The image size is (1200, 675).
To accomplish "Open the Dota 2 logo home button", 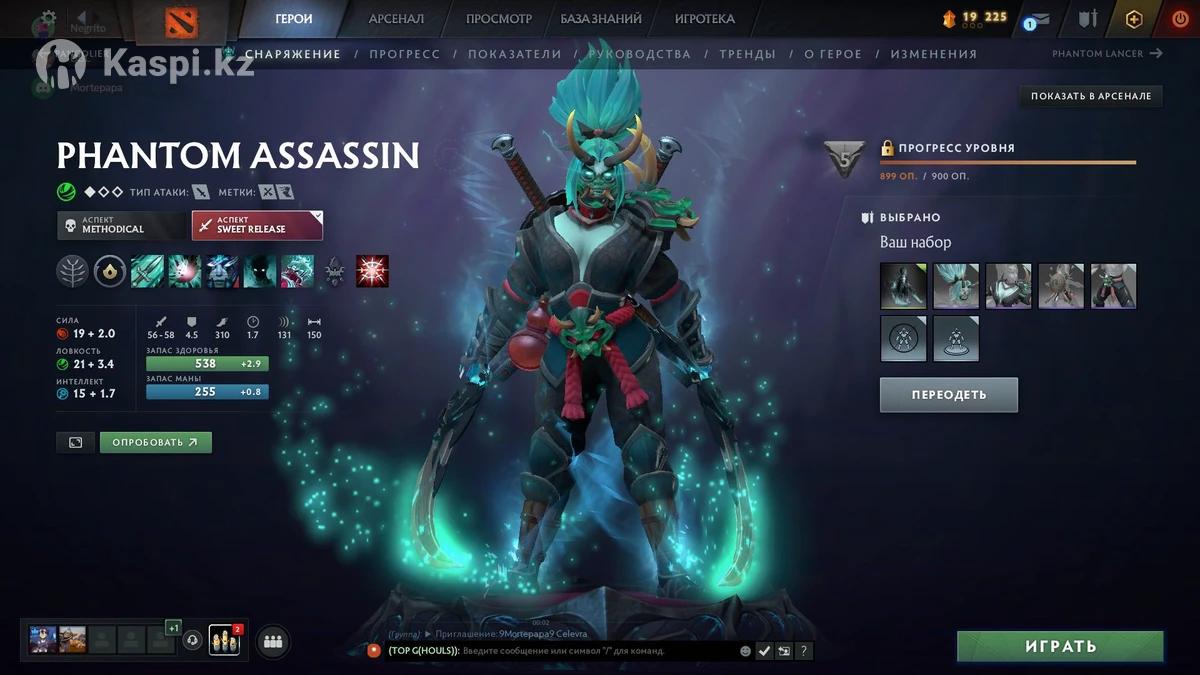I will coord(181,21).
